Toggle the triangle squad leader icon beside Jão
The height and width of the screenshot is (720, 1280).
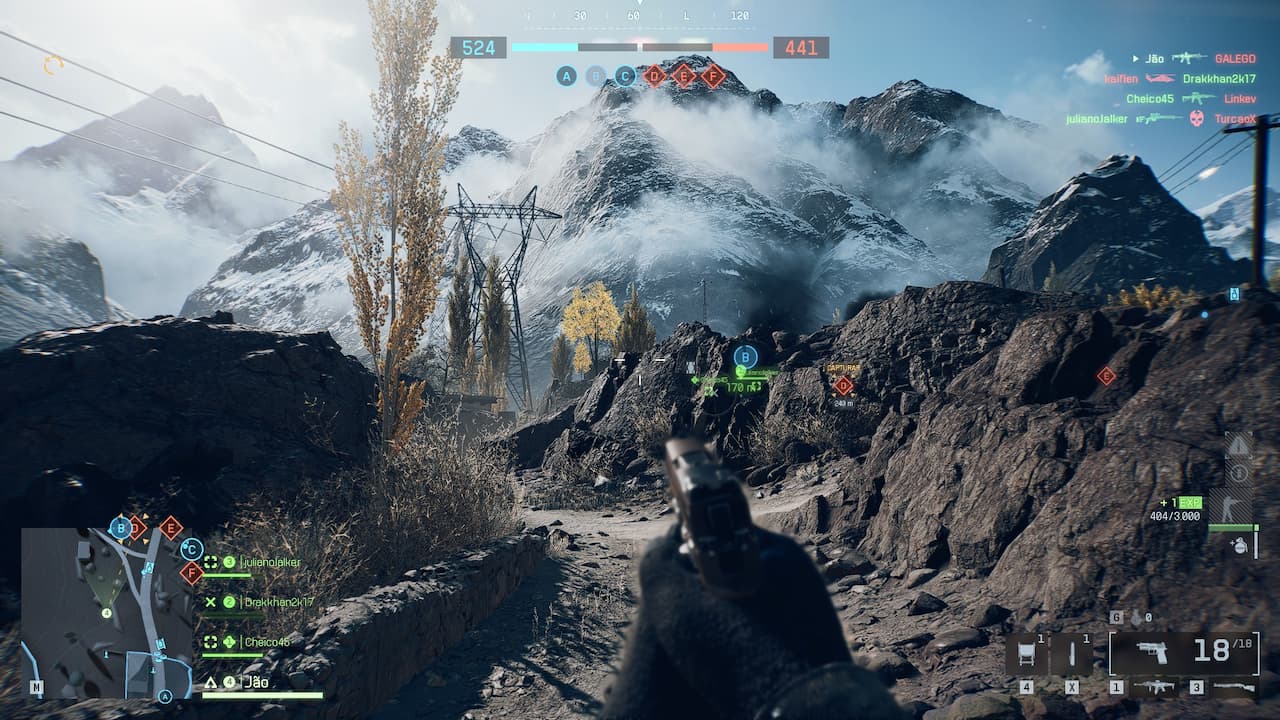210,683
